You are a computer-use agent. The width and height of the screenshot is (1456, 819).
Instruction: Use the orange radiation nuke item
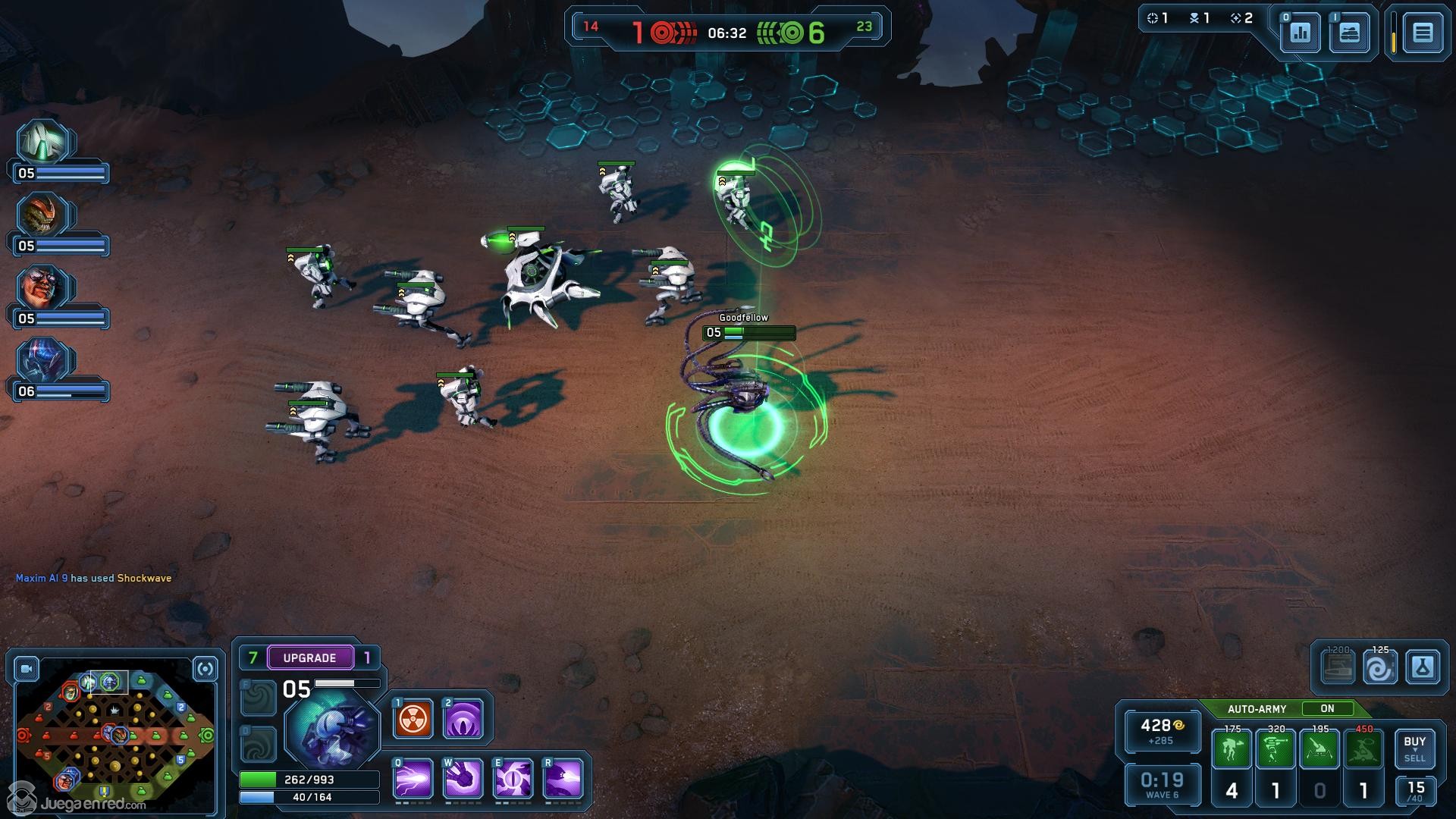tap(413, 719)
